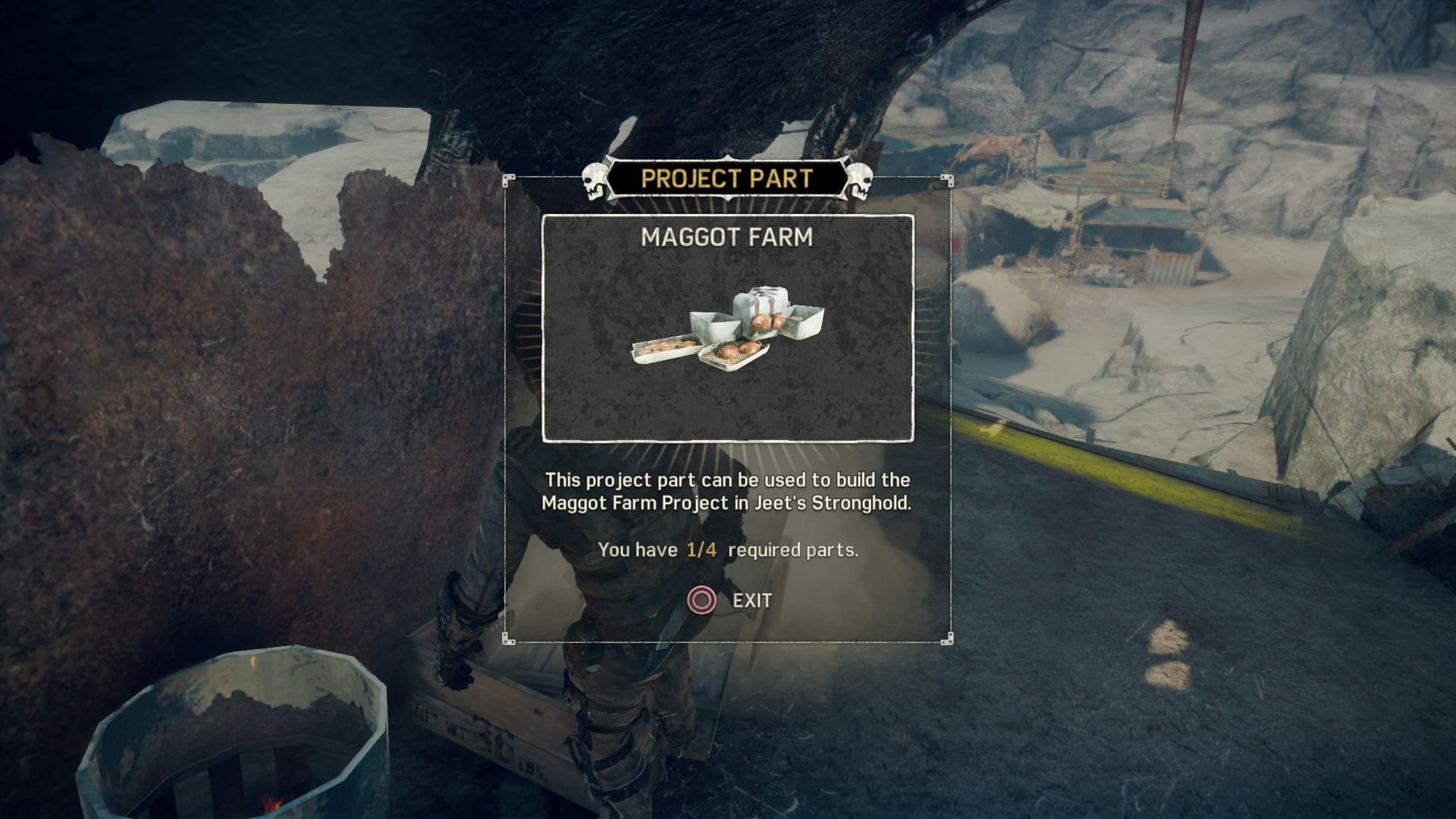
Task: Click the PROJECT PART banner emblem
Action: [728, 178]
